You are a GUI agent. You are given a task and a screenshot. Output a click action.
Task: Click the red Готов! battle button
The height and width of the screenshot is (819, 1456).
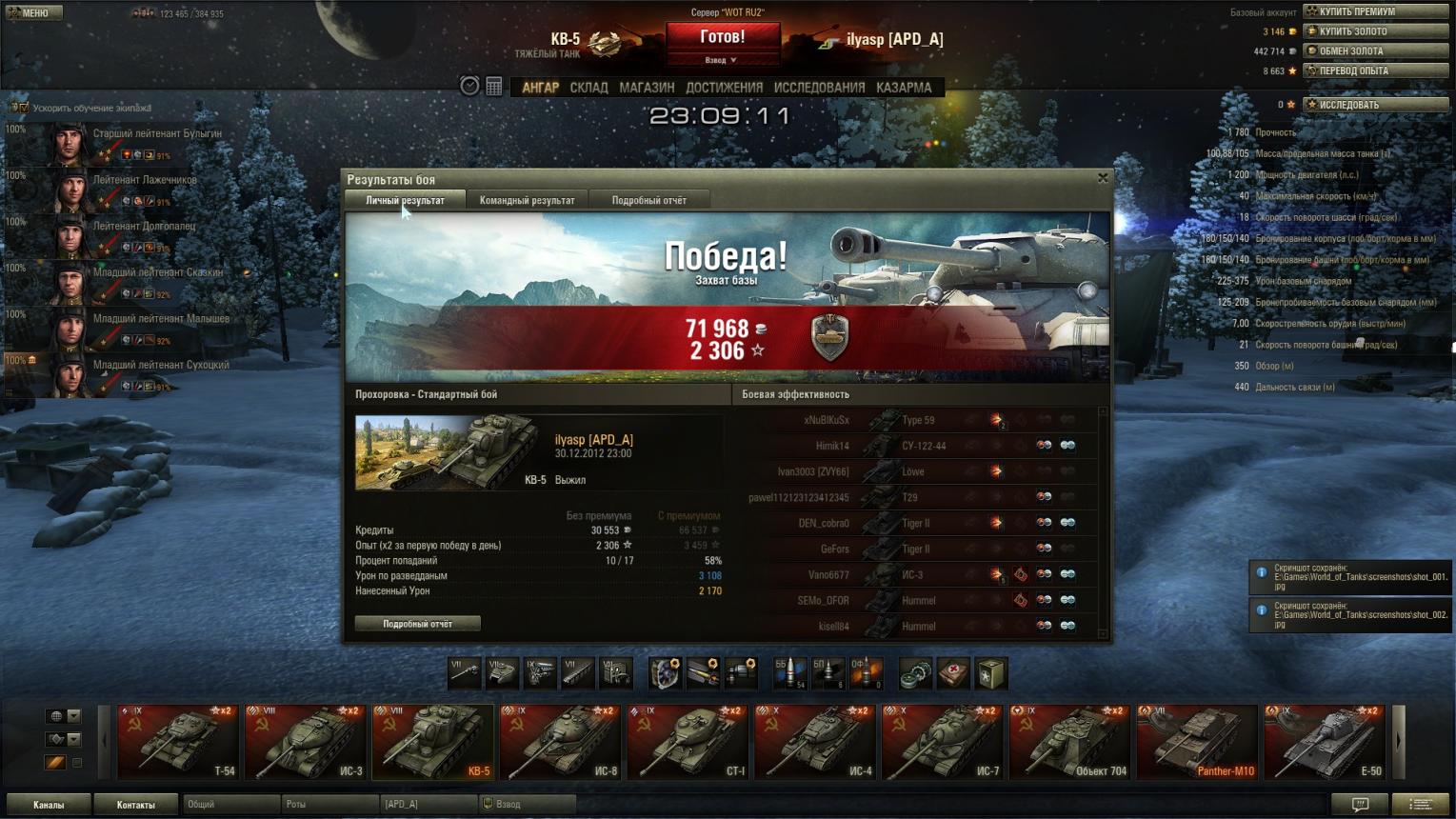tap(723, 38)
